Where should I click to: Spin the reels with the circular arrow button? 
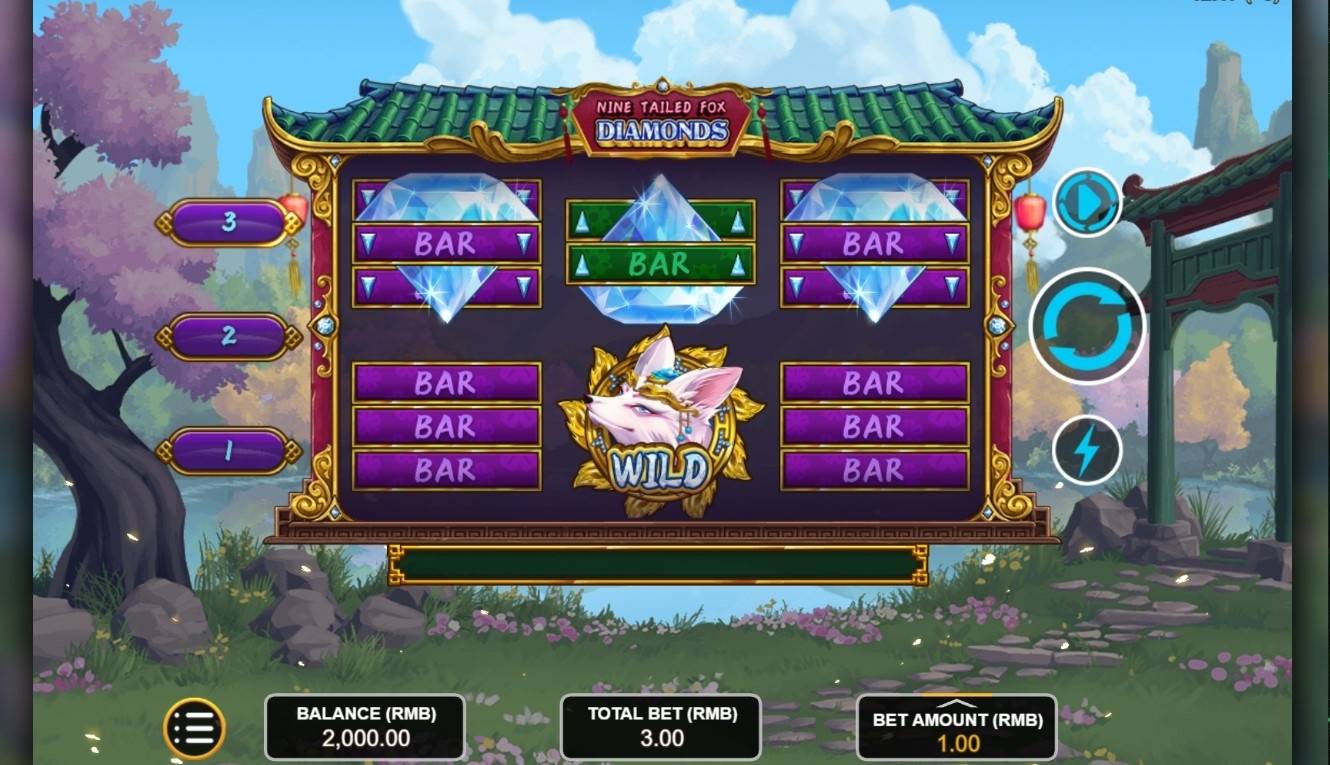(1088, 326)
